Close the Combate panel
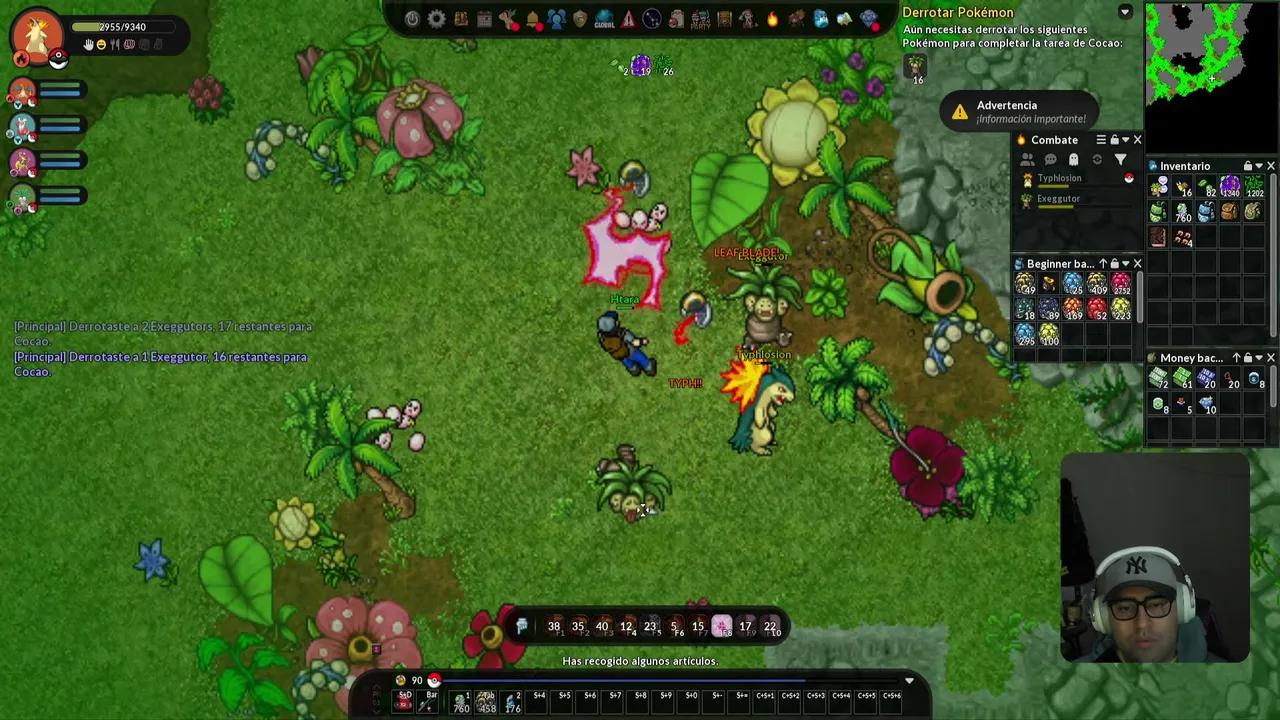Screen dimensions: 1280x720 click(1137, 140)
